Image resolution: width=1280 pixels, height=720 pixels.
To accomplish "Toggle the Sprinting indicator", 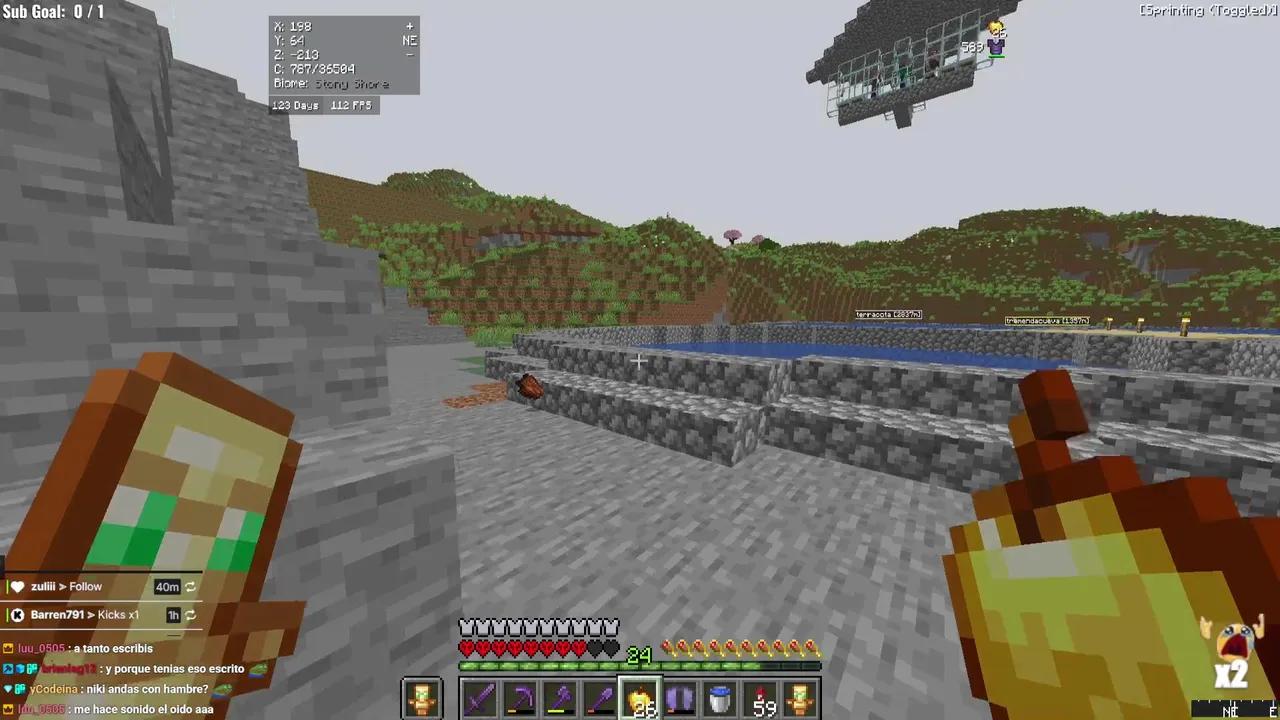I will (1206, 10).
